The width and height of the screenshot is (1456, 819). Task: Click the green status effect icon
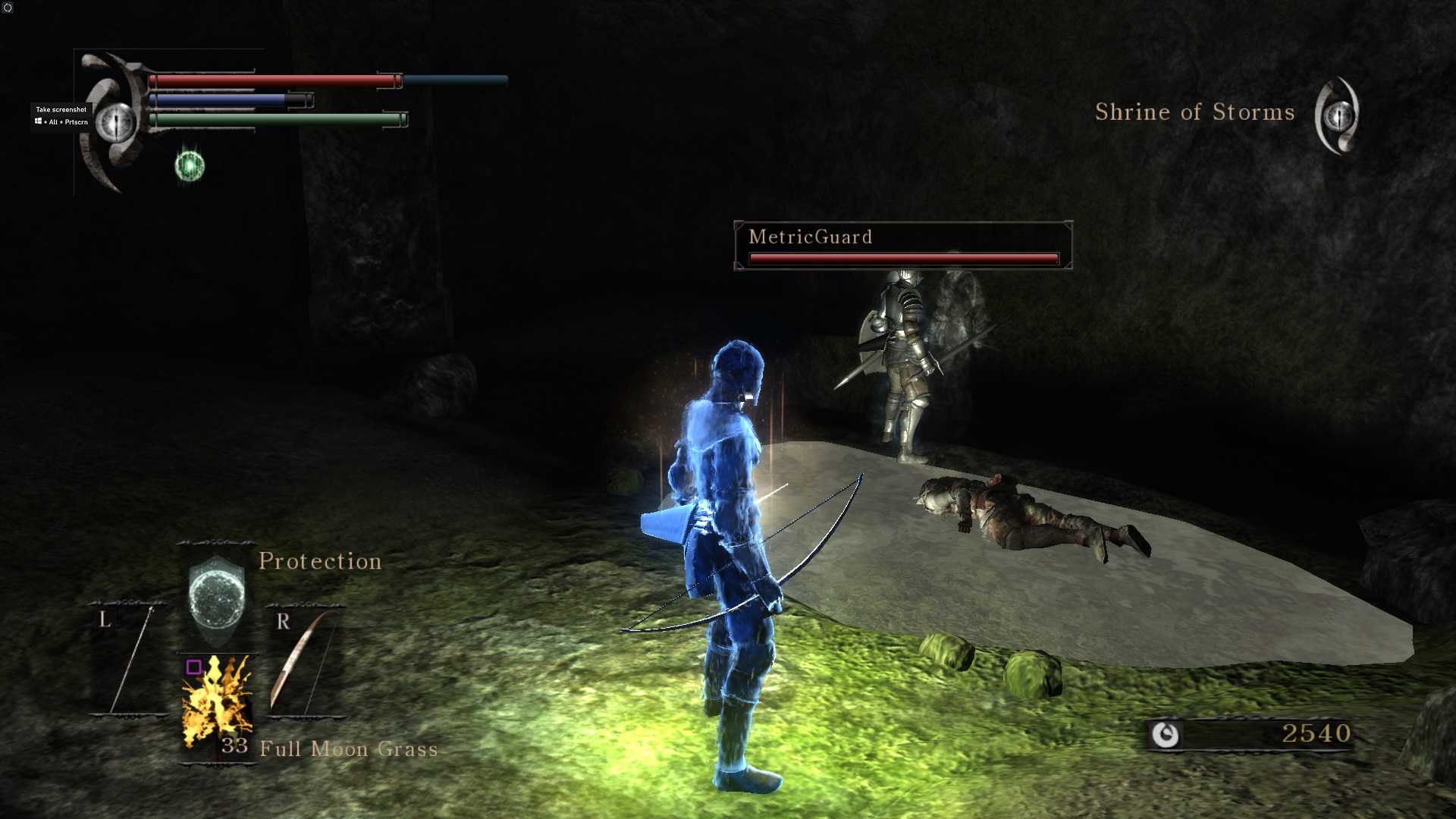click(190, 165)
